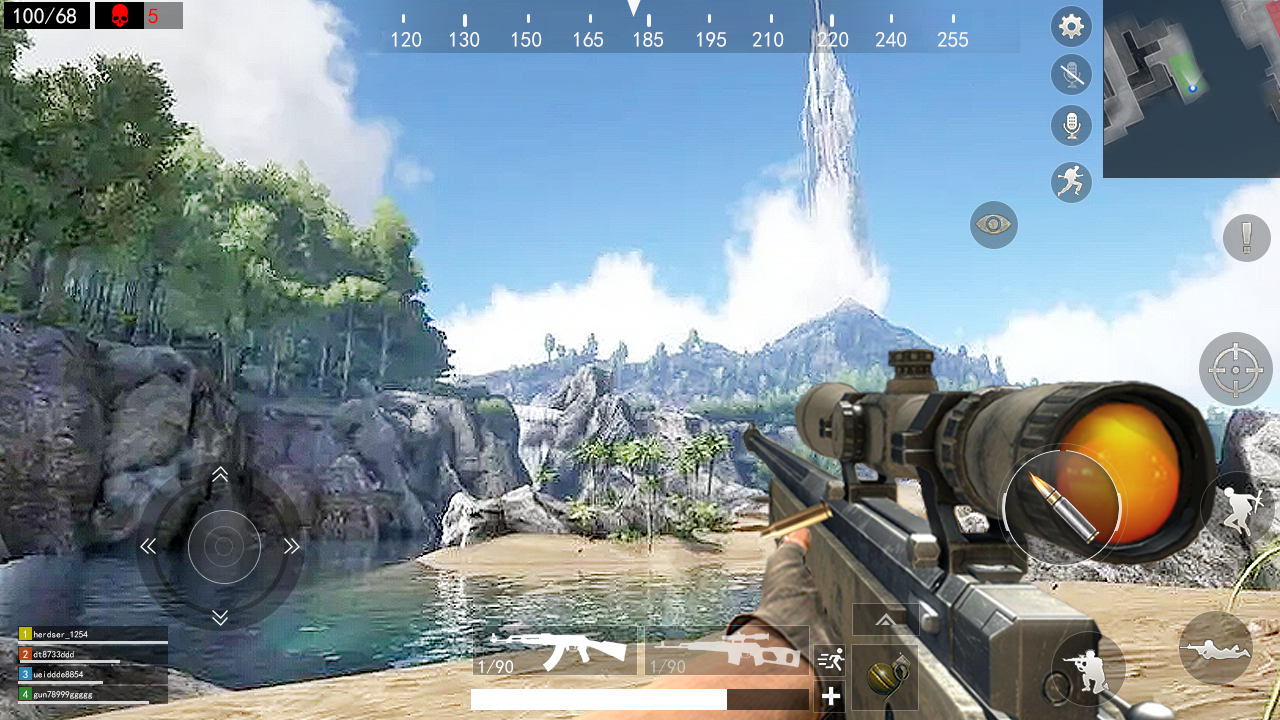1280x720 pixels.
Task: Click the 185 mark on the compass
Action: pyautogui.click(x=647, y=40)
